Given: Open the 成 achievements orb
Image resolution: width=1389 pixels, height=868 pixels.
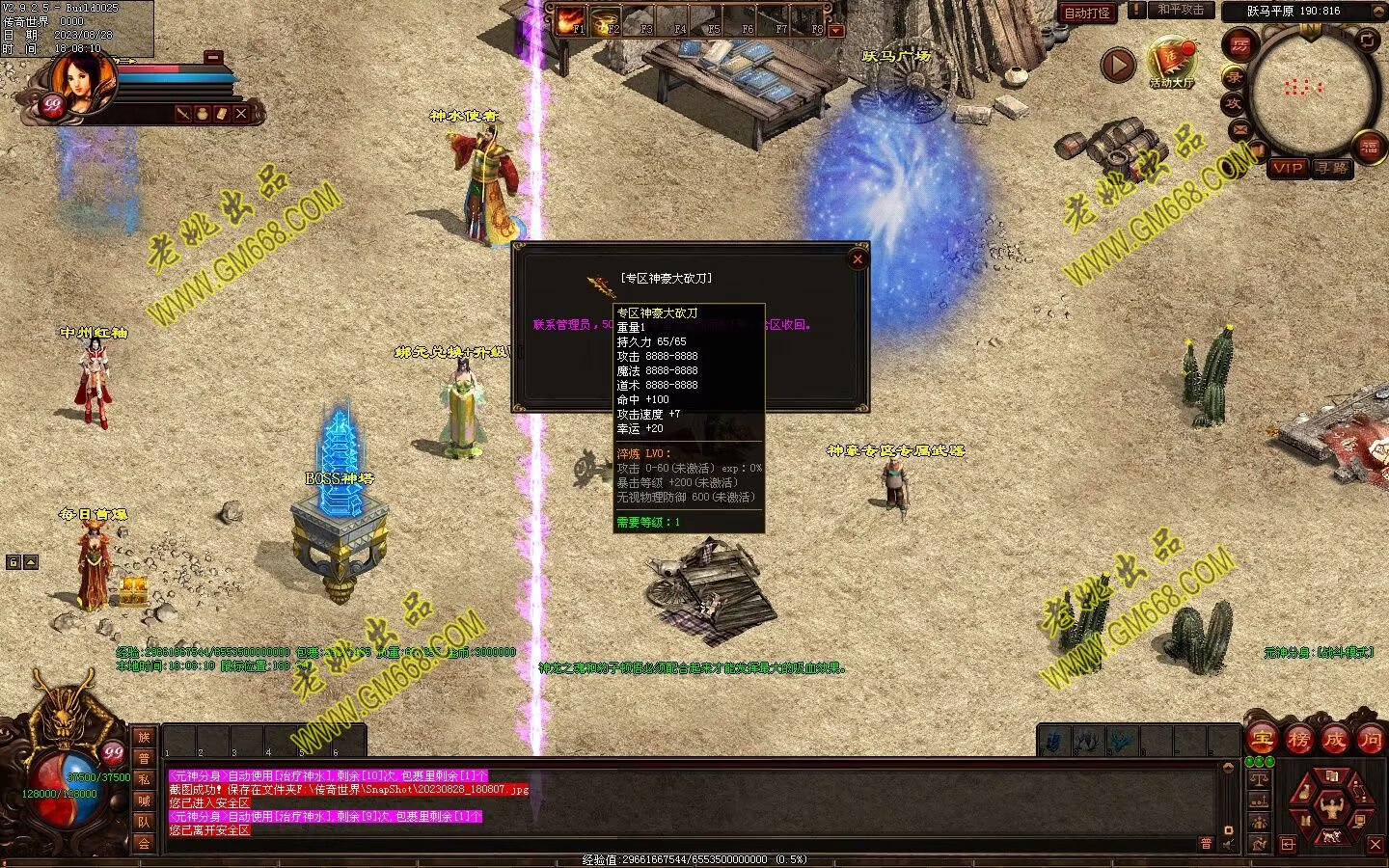Looking at the screenshot, I should click(x=1334, y=740).
